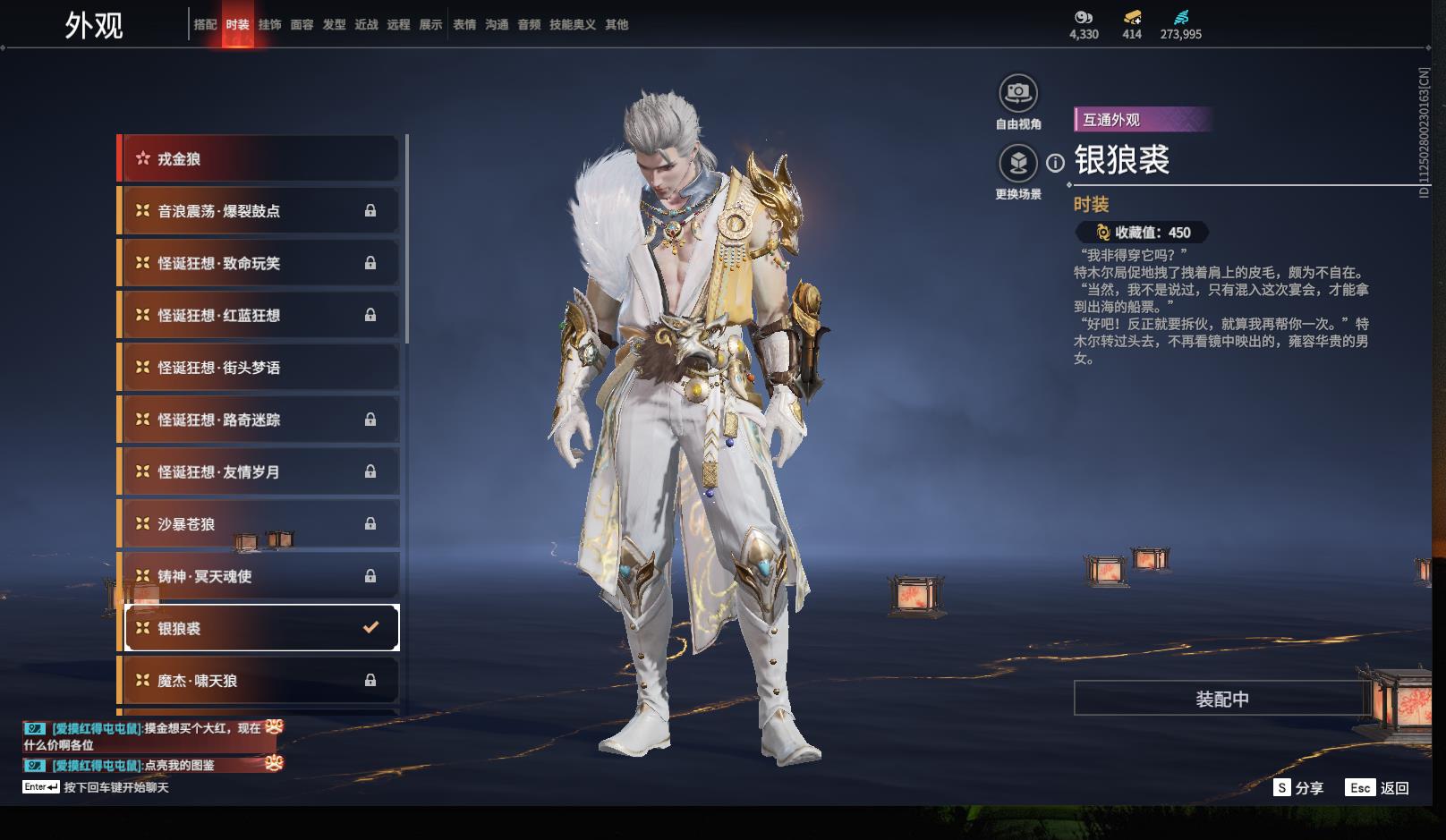Switch to the 搭配 tab

[x=205, y=25]
